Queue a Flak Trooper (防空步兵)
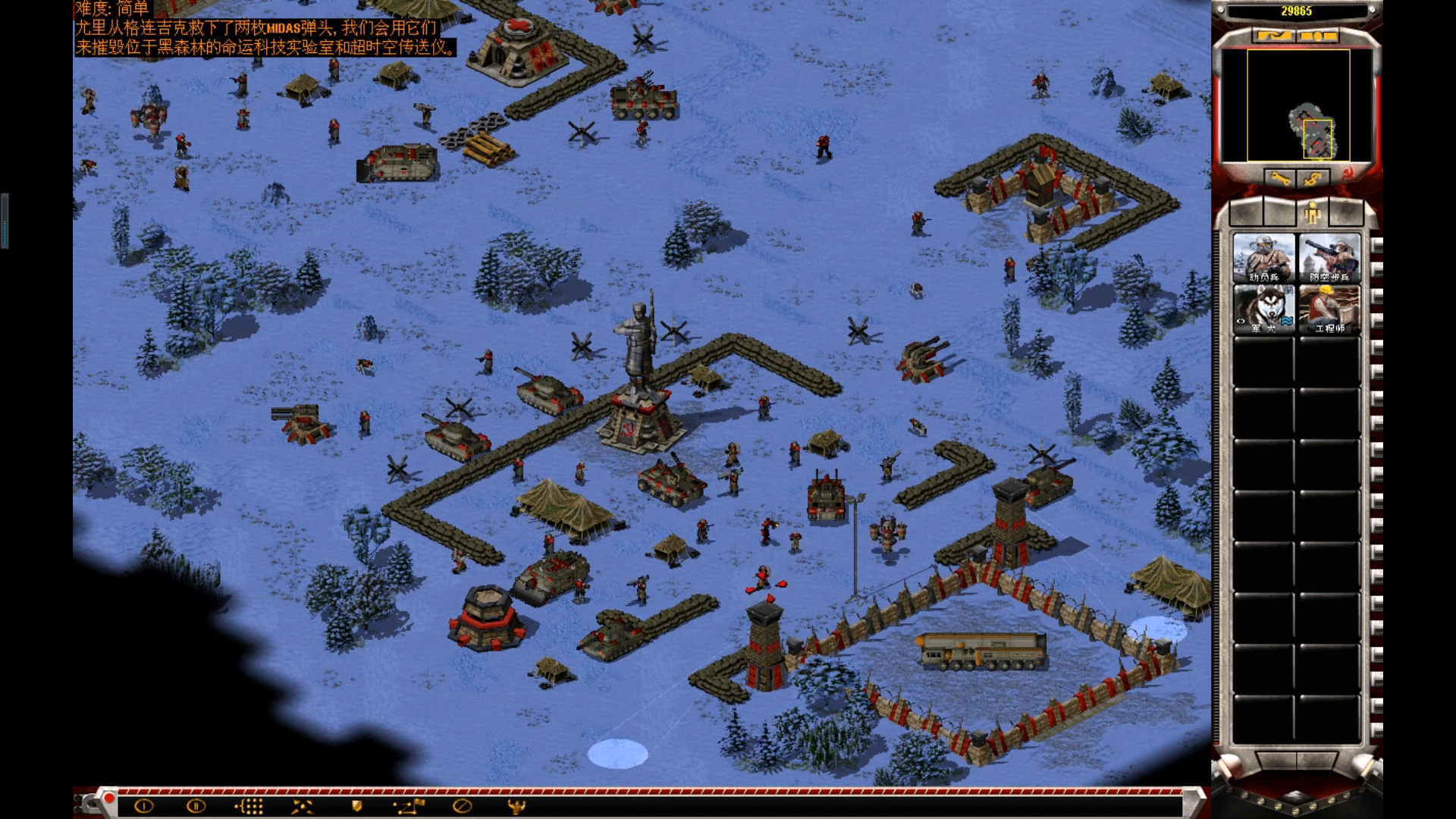 point(1329,258)
